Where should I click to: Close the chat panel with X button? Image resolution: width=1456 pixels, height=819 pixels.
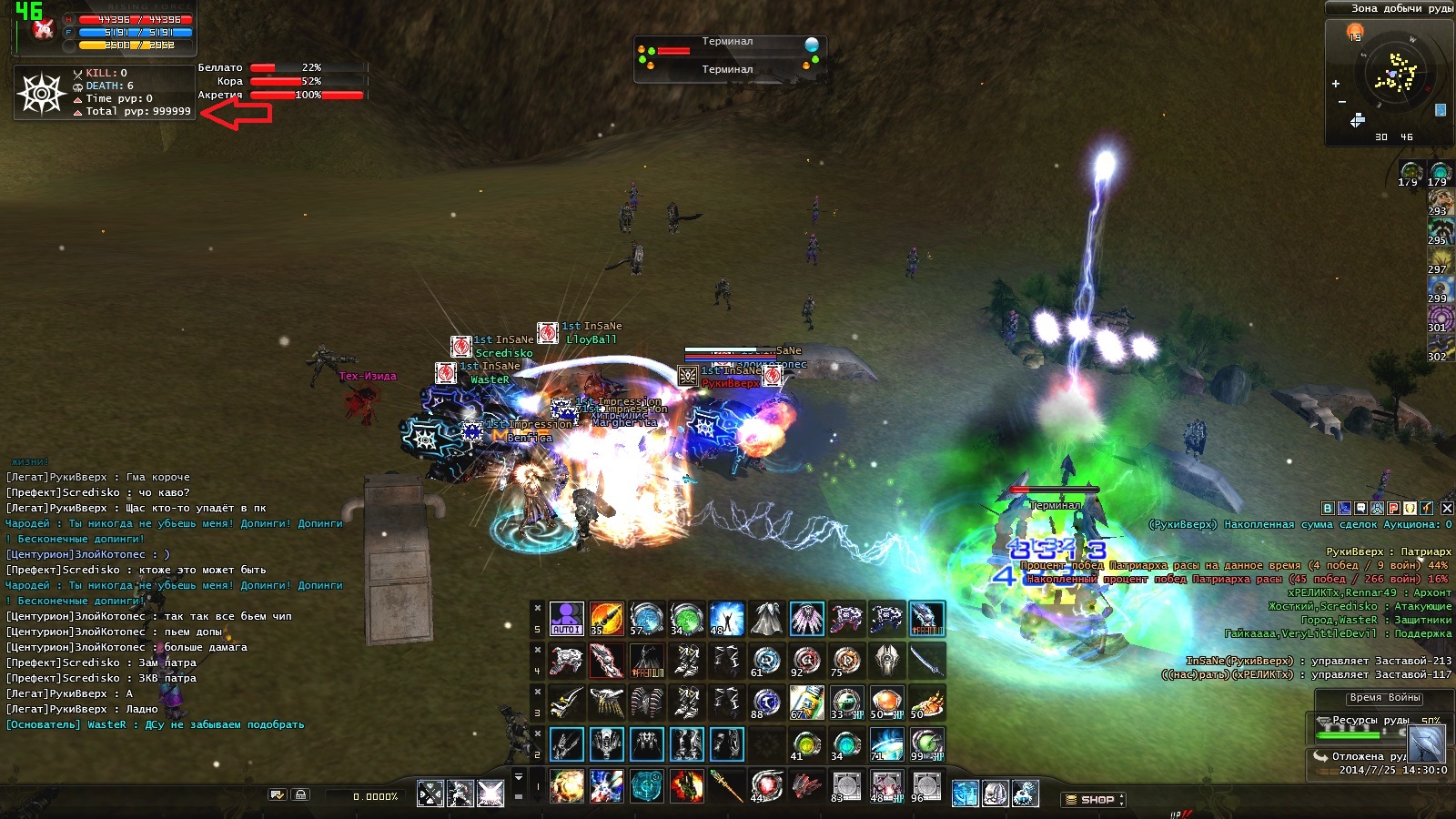1447,508
